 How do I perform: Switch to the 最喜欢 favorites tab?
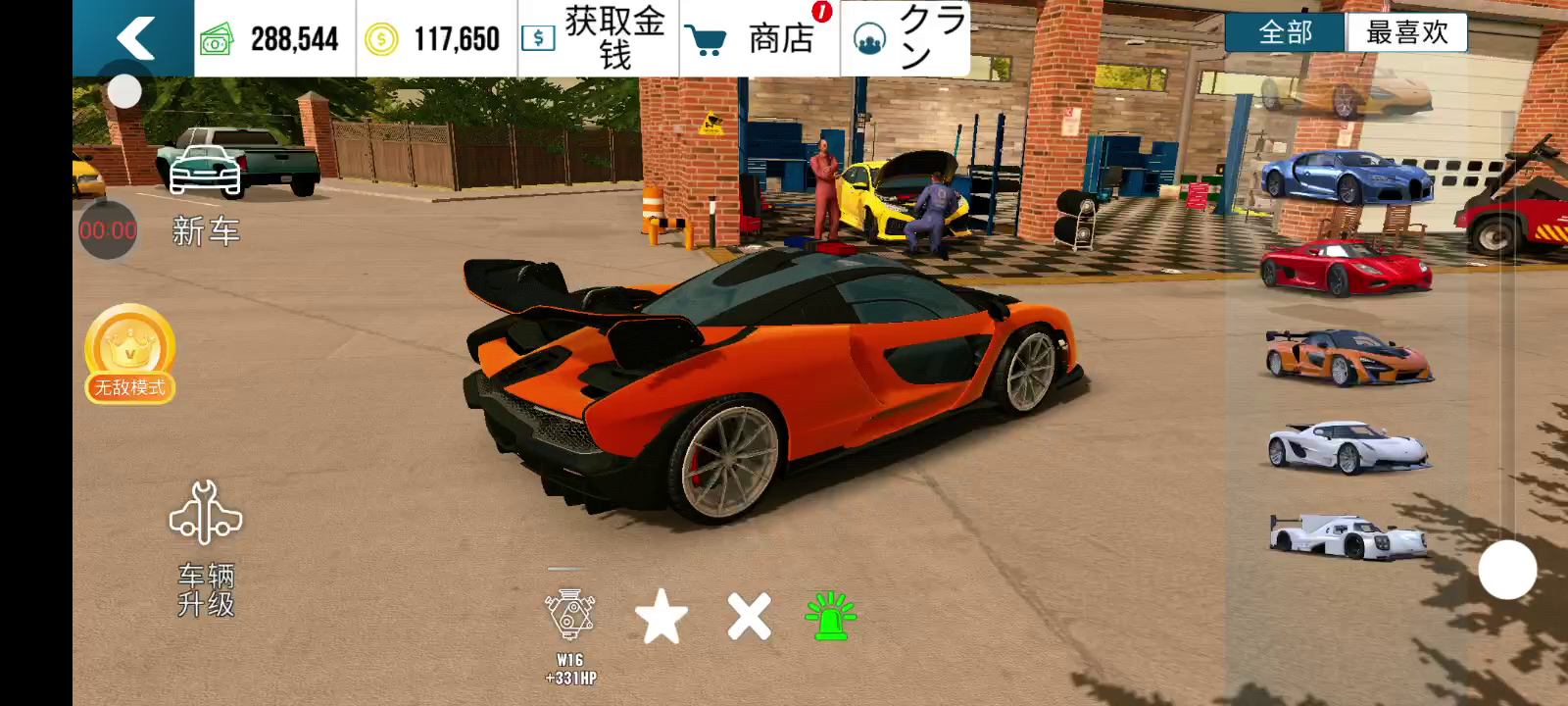(x=1406, y=32)
